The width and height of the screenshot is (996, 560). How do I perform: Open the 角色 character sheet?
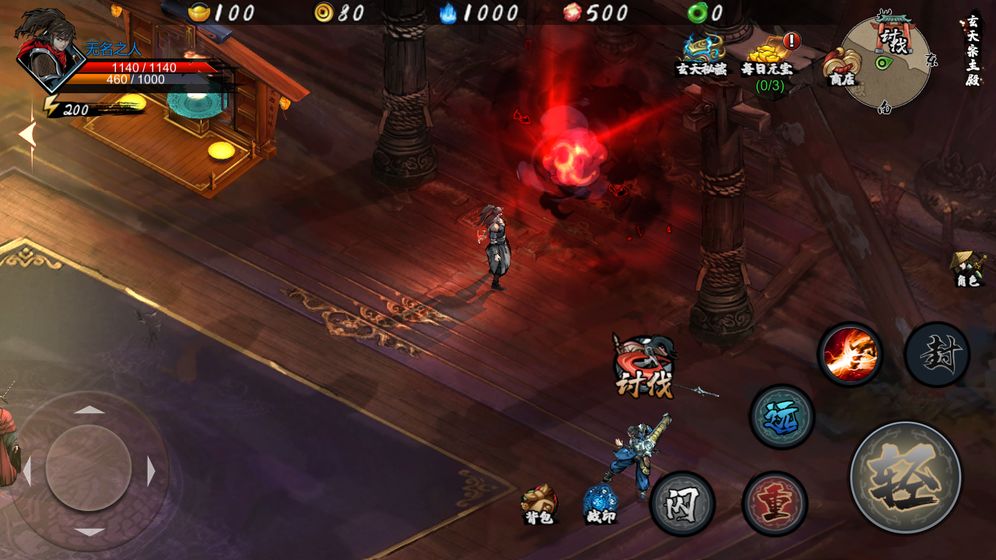[x=968, y=270]
